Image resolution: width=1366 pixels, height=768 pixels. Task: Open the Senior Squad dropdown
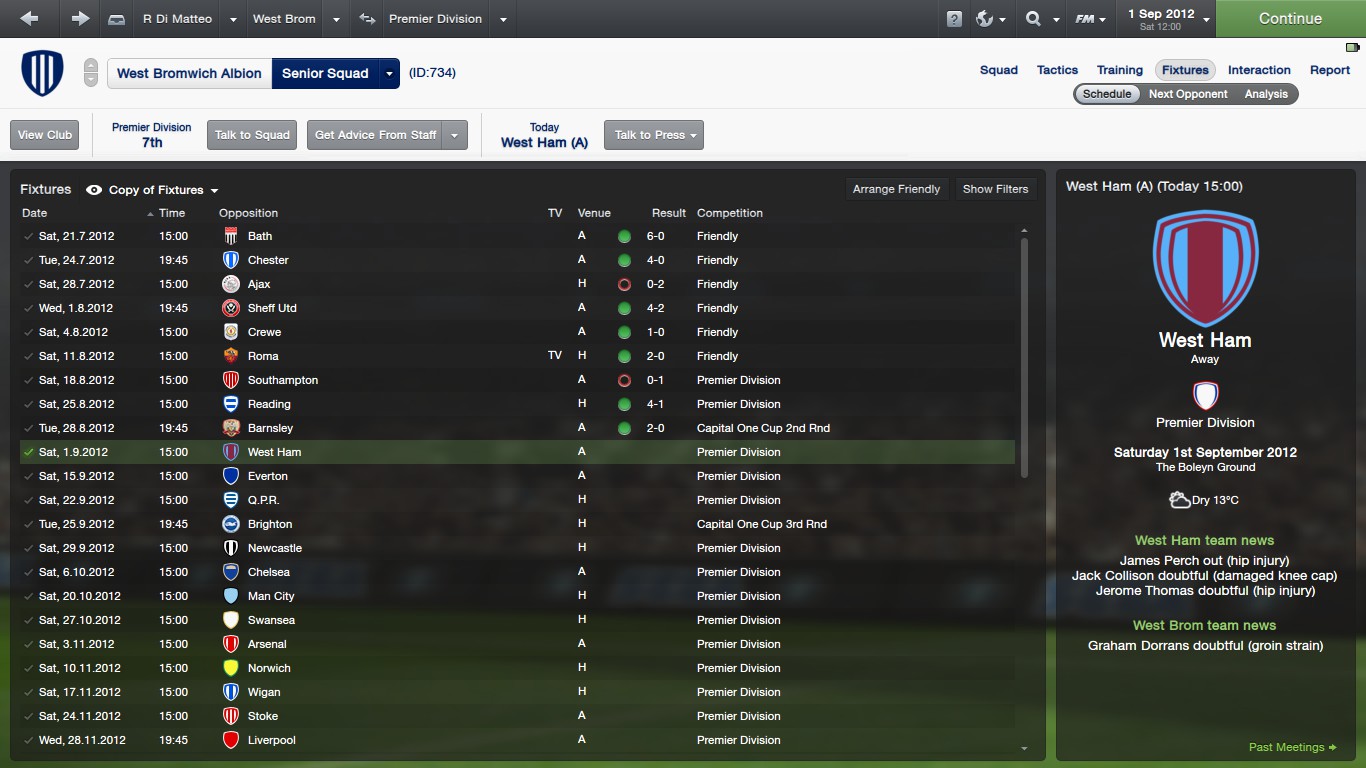pos(390,73)
